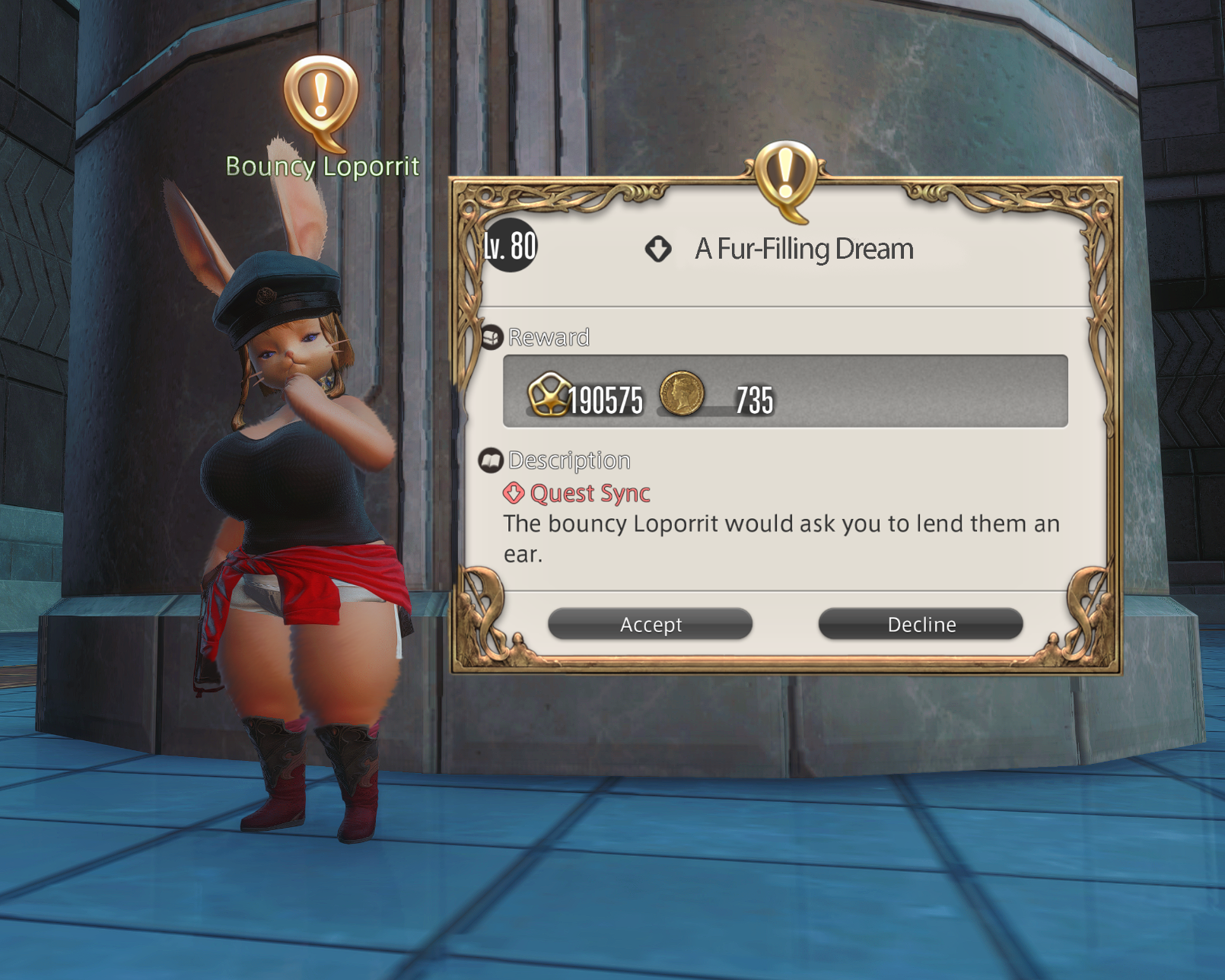Accept the A Fur-Filling Dream quest
The width and height of the screenshot is (1225, 980).
coord(651,624)
